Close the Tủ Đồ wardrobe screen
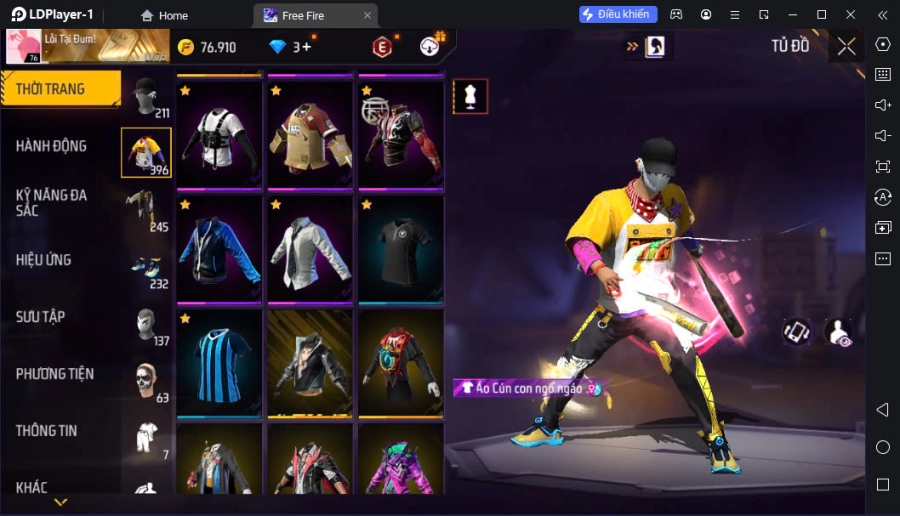Viewport: 900px width, 516px height. pyautogui.click(x=847, y=46)
